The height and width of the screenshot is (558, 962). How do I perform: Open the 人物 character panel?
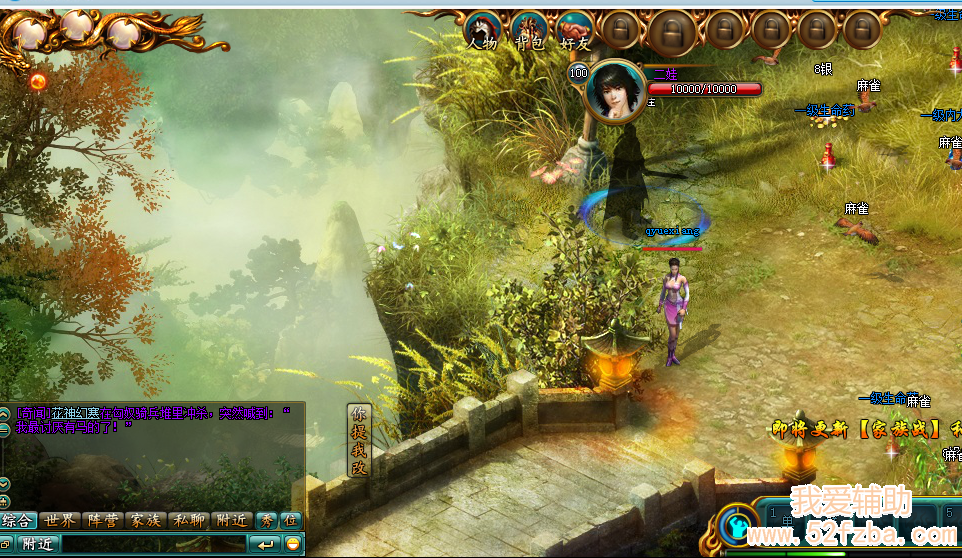(x=483, y=30)
